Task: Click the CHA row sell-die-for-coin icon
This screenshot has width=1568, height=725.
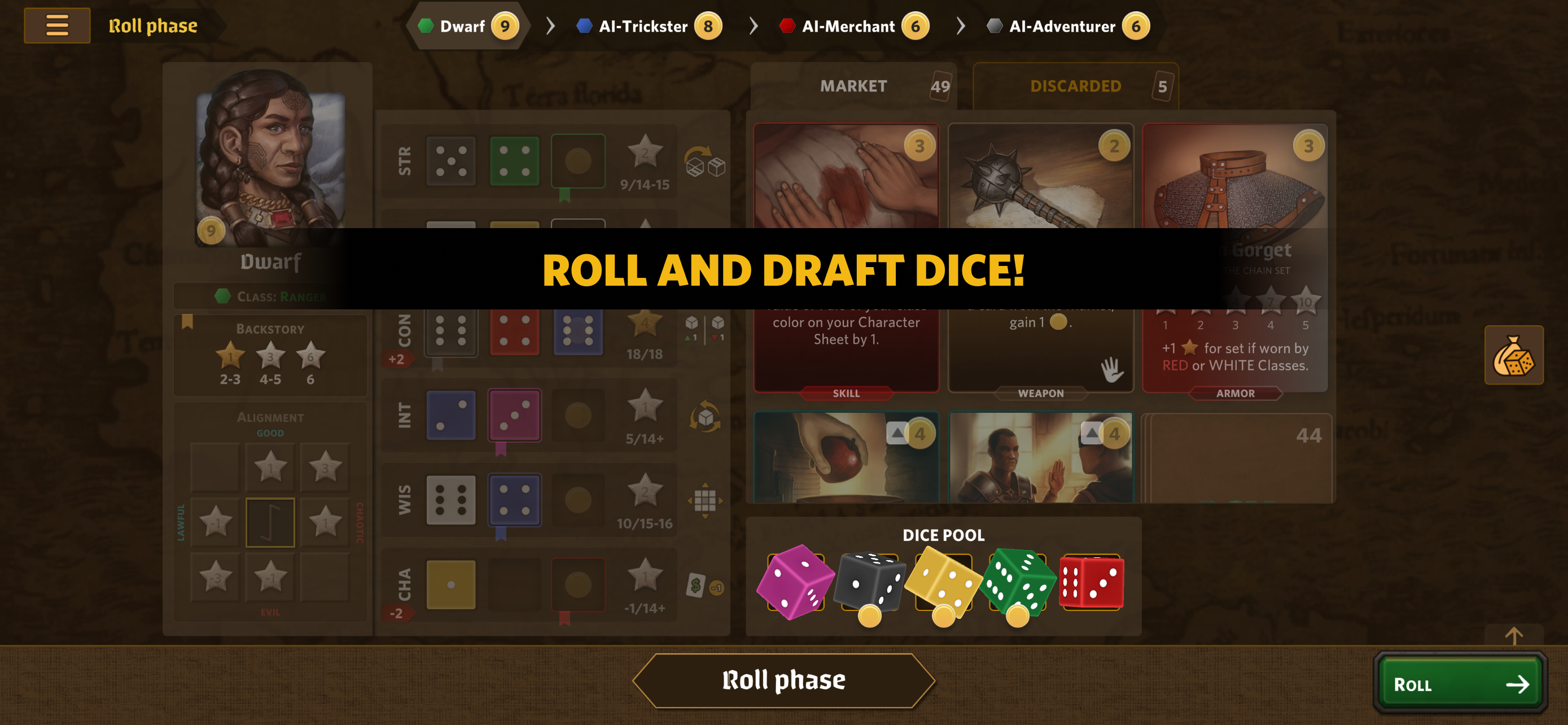Action: (x=705, y=584)
